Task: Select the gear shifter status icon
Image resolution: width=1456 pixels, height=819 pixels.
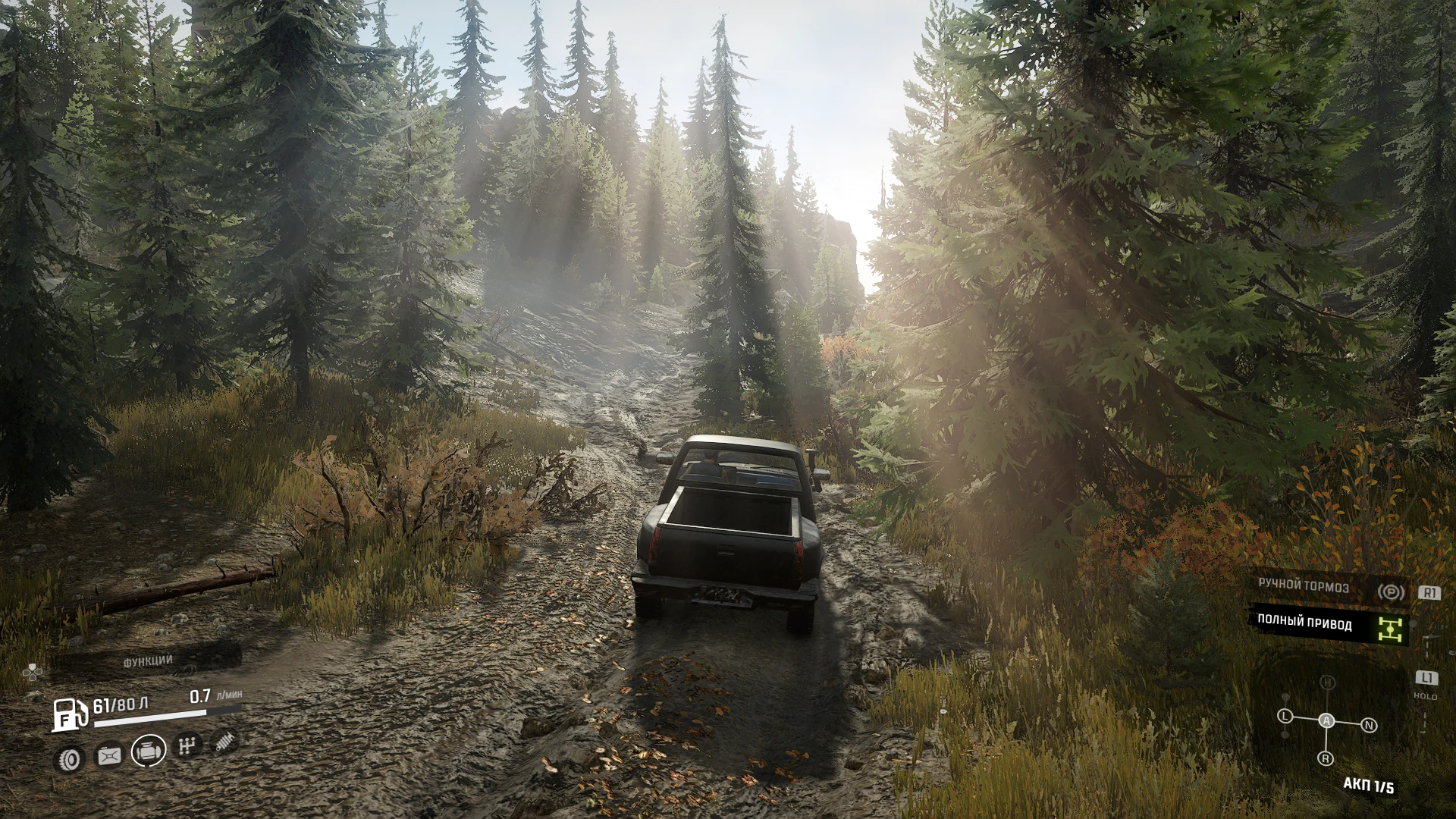Action: [x=187, y=745]
